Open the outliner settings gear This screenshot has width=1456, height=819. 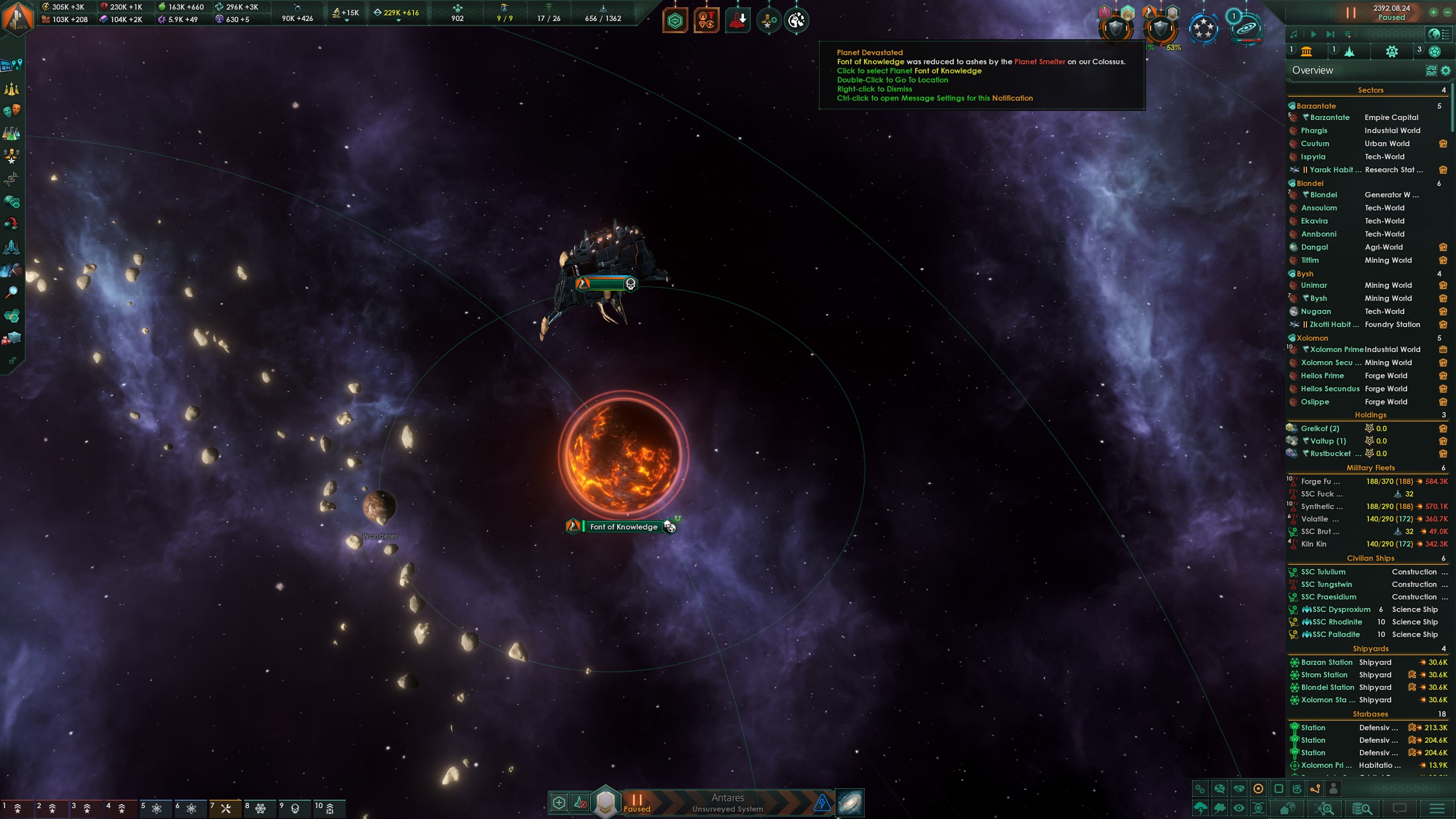(x=1445, y=71)
